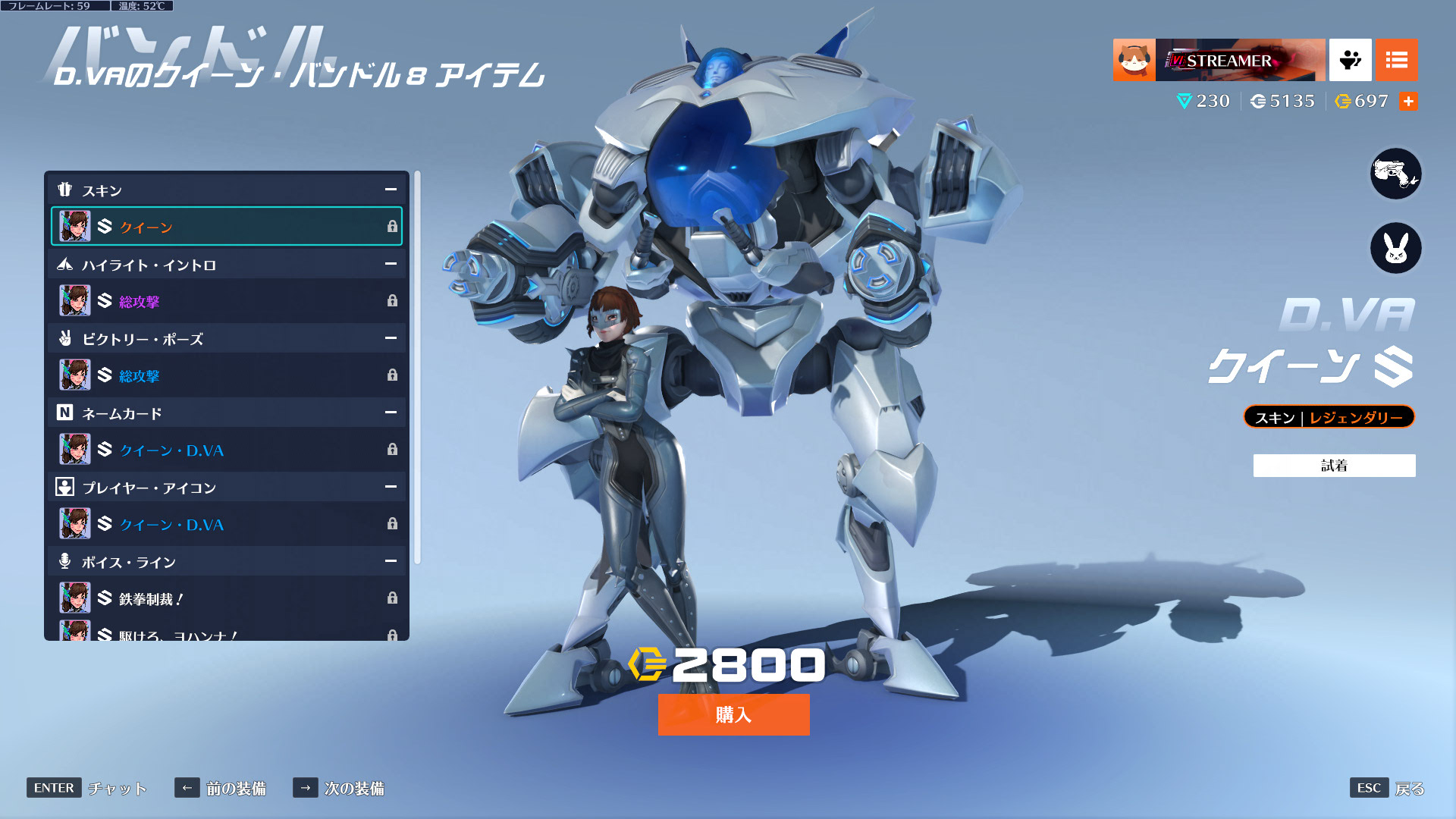Collapse the プレイヤー・アイコン section

pos(391,487)
